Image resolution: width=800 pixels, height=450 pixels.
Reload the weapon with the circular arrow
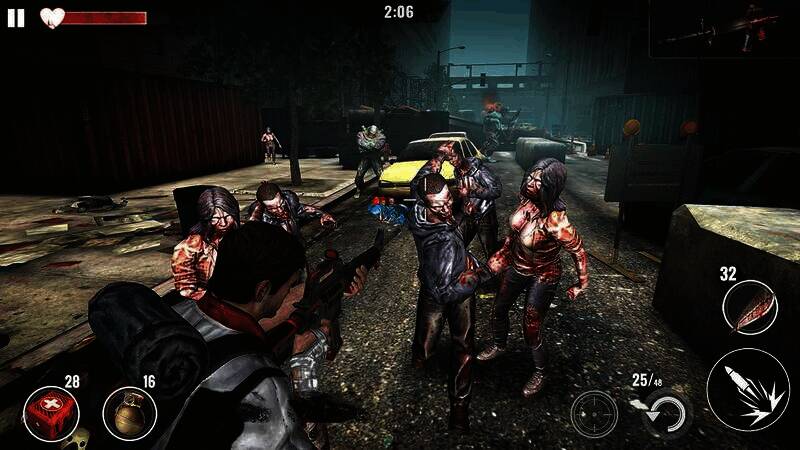667,413
